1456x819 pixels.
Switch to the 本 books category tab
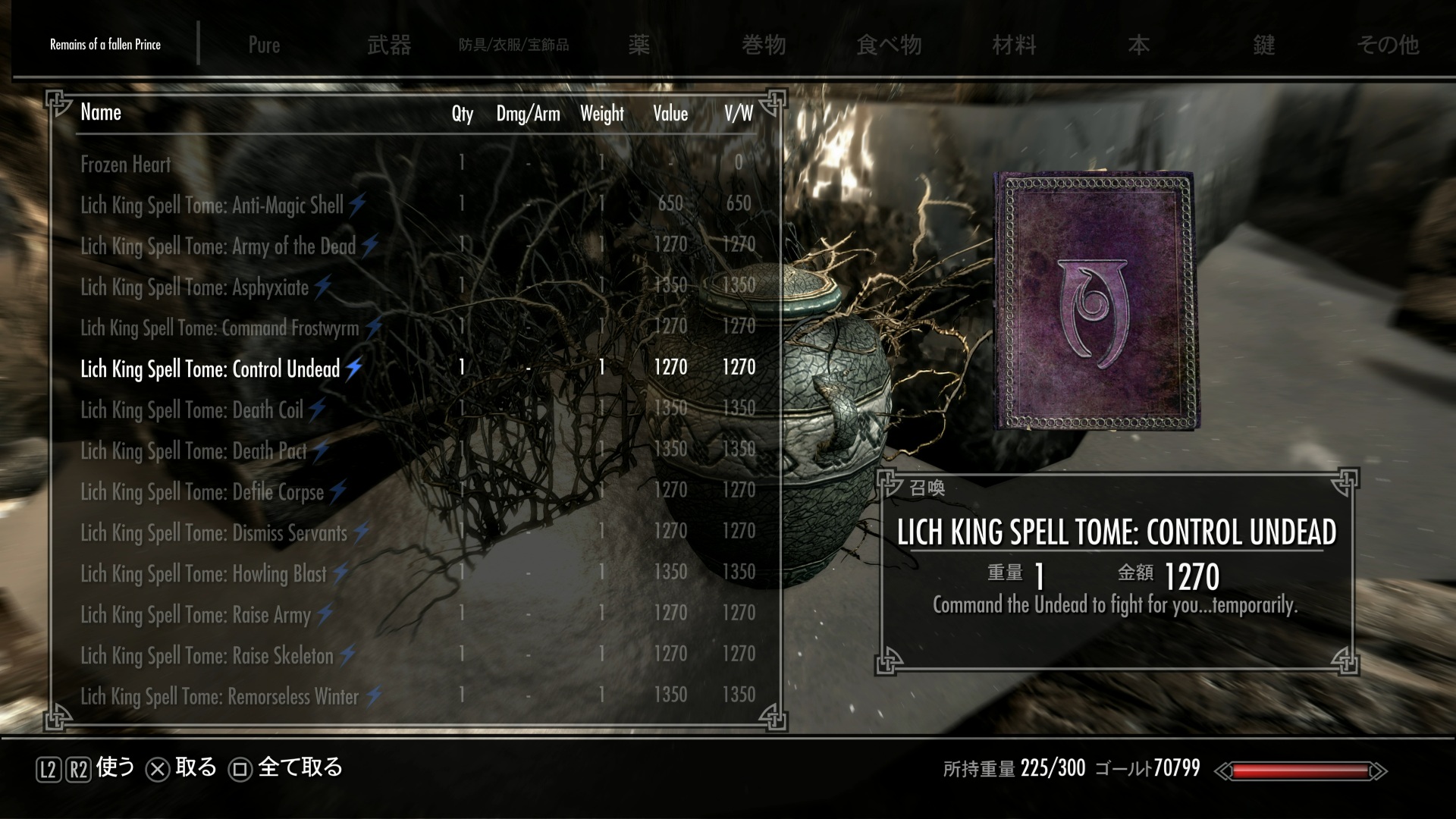1138,45
